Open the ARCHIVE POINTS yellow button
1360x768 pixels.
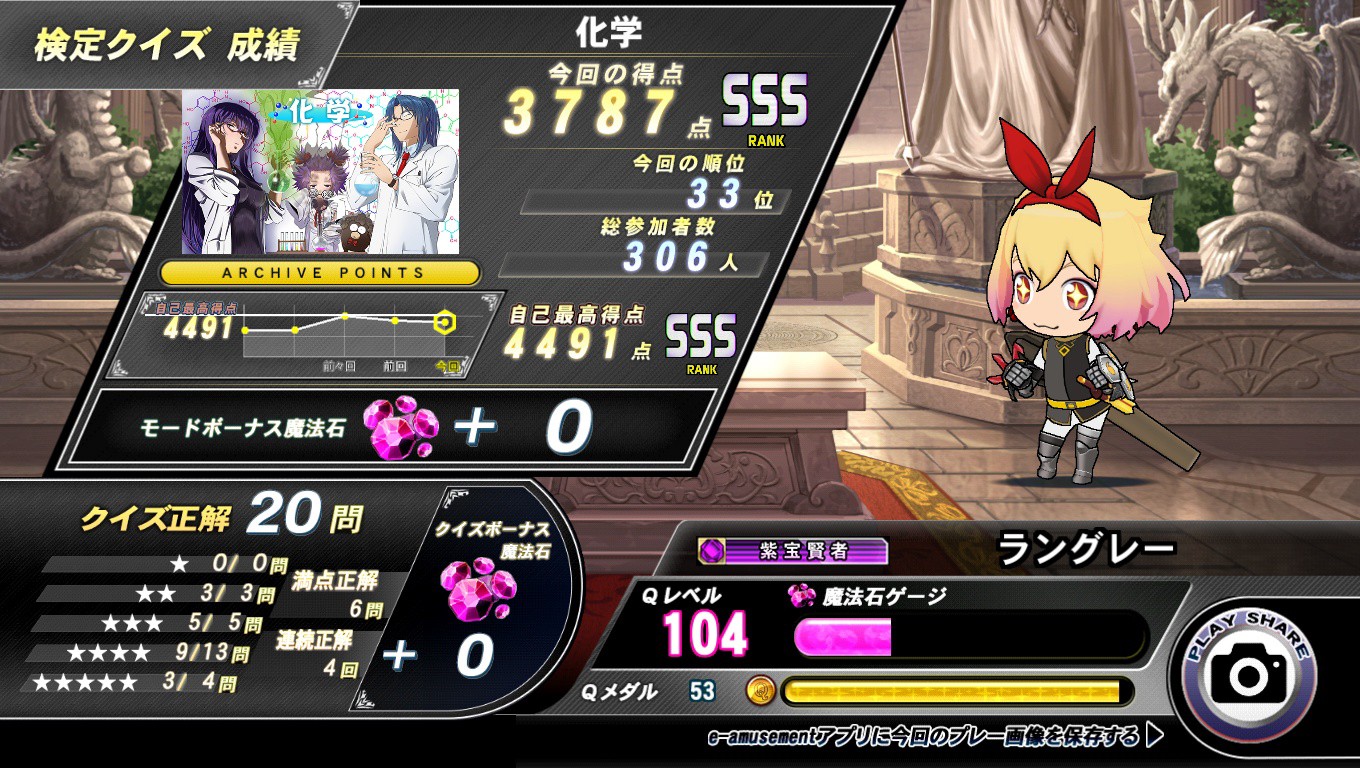(x=321, y=272)
